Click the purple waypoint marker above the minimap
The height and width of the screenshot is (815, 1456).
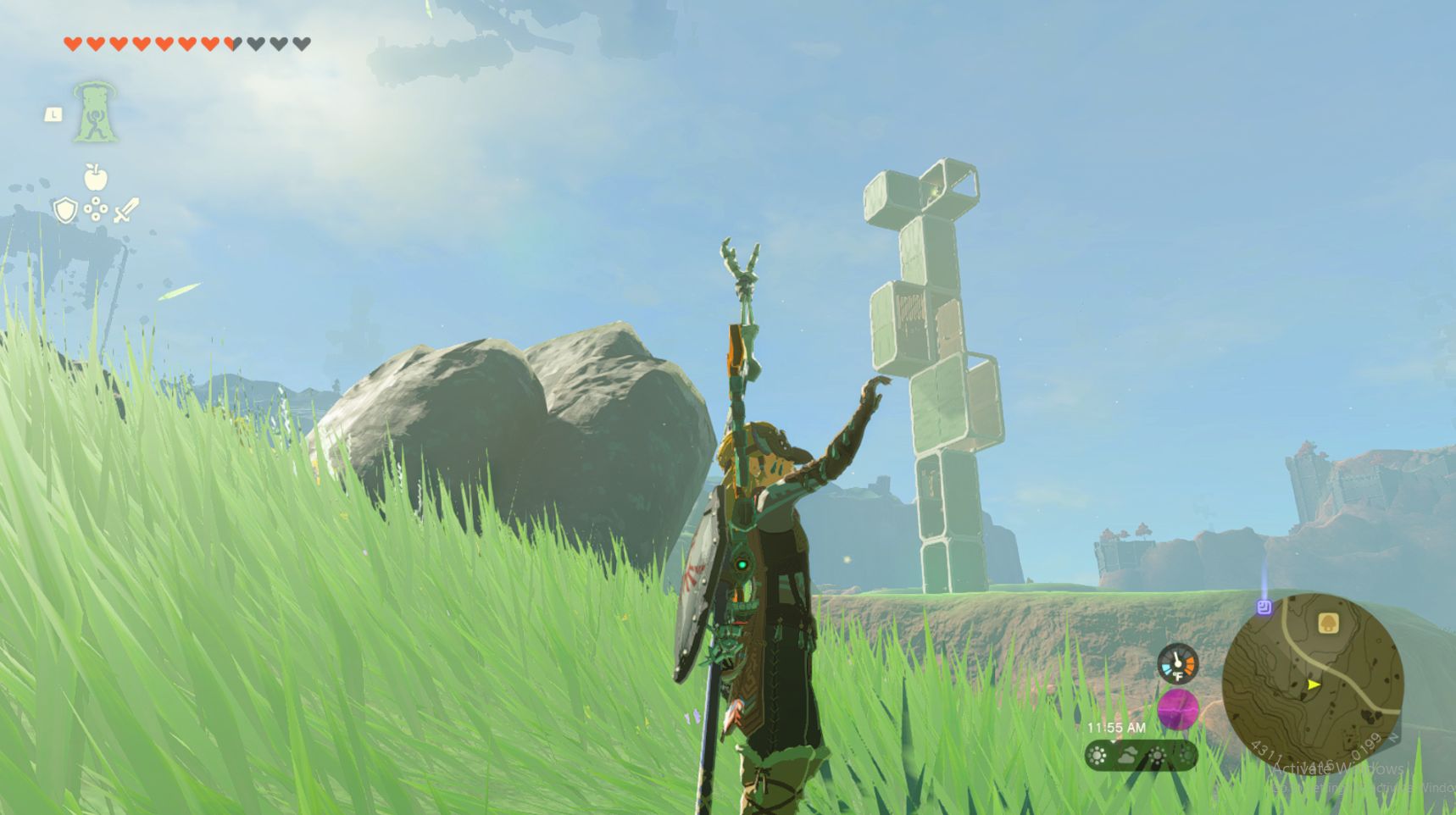click(1264, 607)
